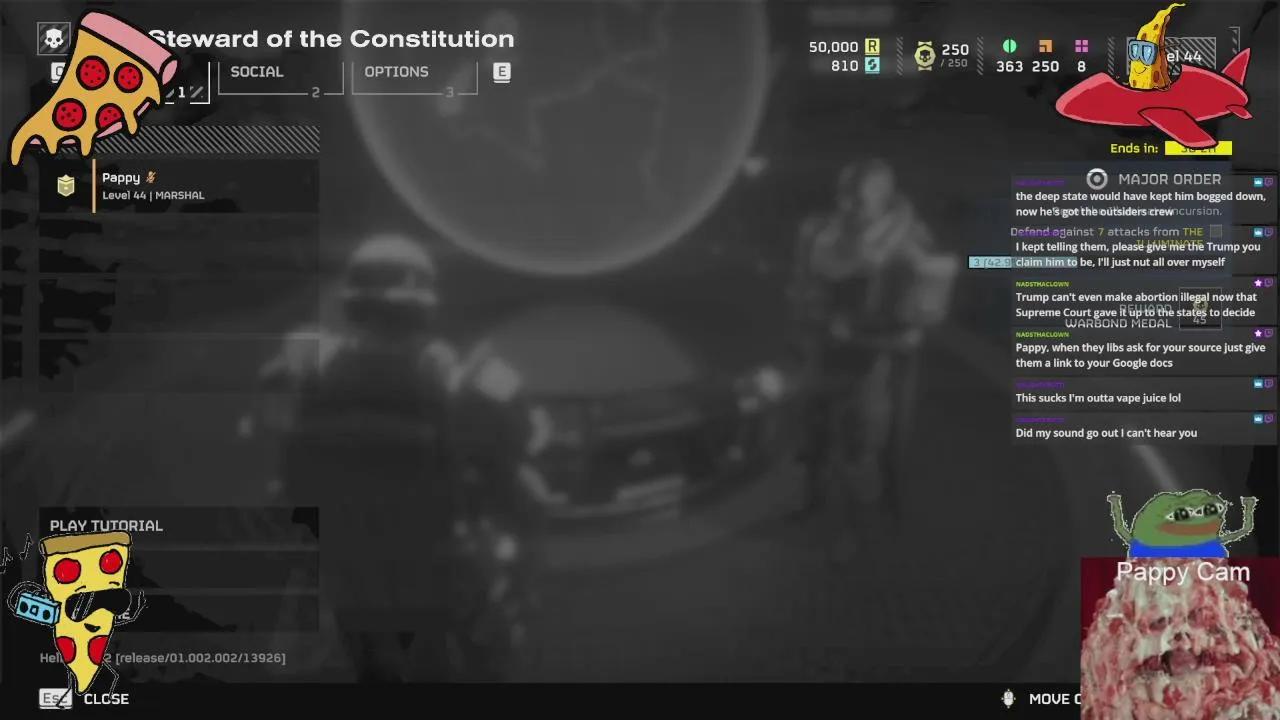Click Pappy's Marshal rank shield badge
The width and height of the screenshot is (1280, 720).
click(x=65, y=186)
